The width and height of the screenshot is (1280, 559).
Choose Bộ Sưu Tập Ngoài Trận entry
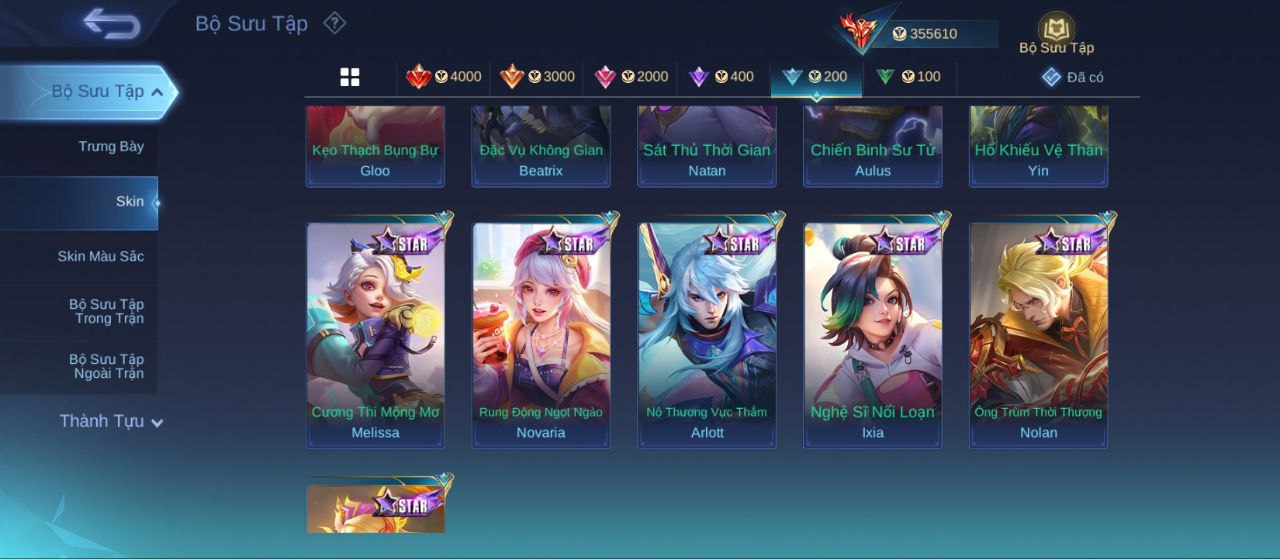(x=106, y=367)
